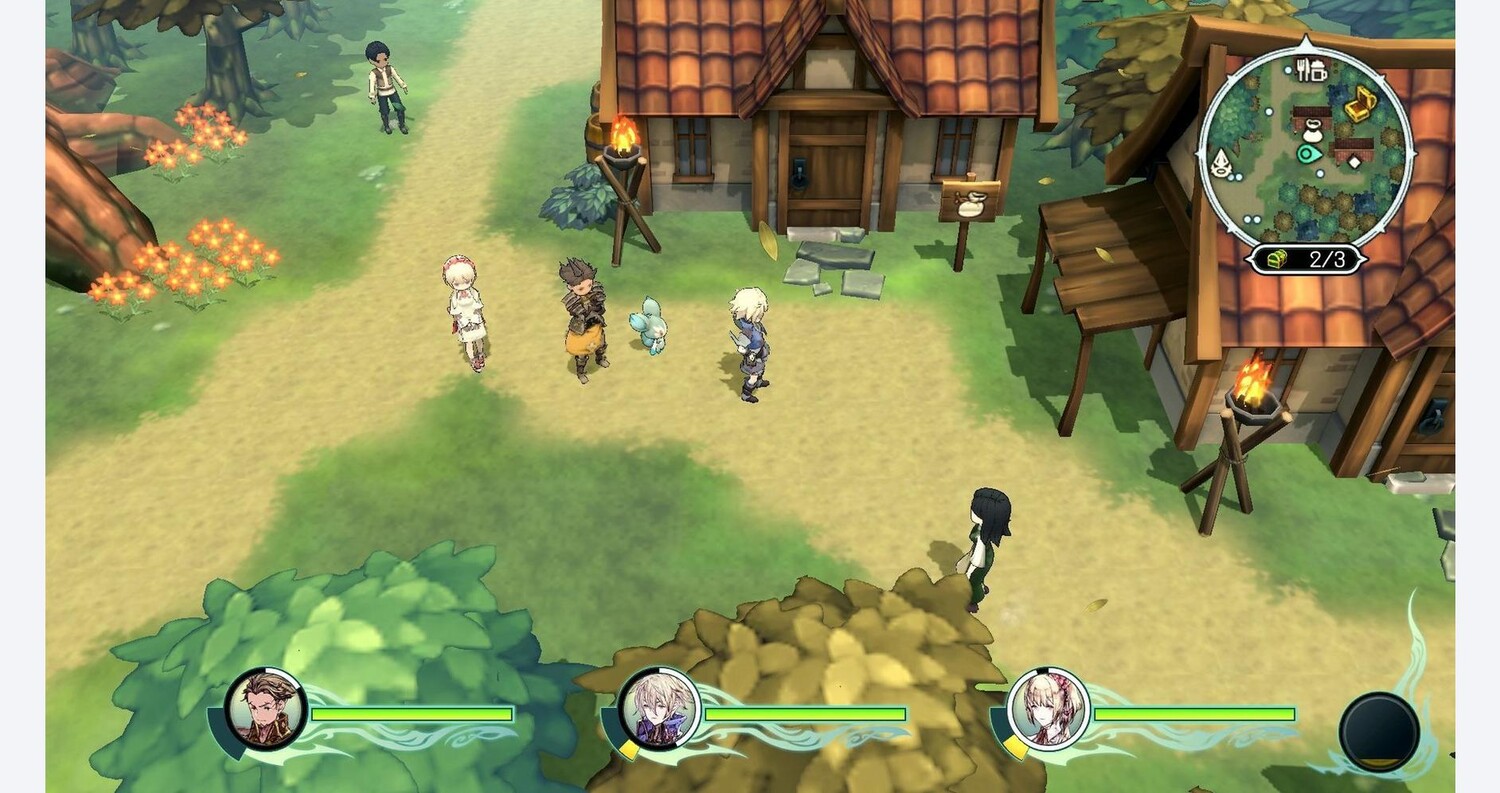
Task: Select the brown-haired party member portrait
Action: [265, 708]
